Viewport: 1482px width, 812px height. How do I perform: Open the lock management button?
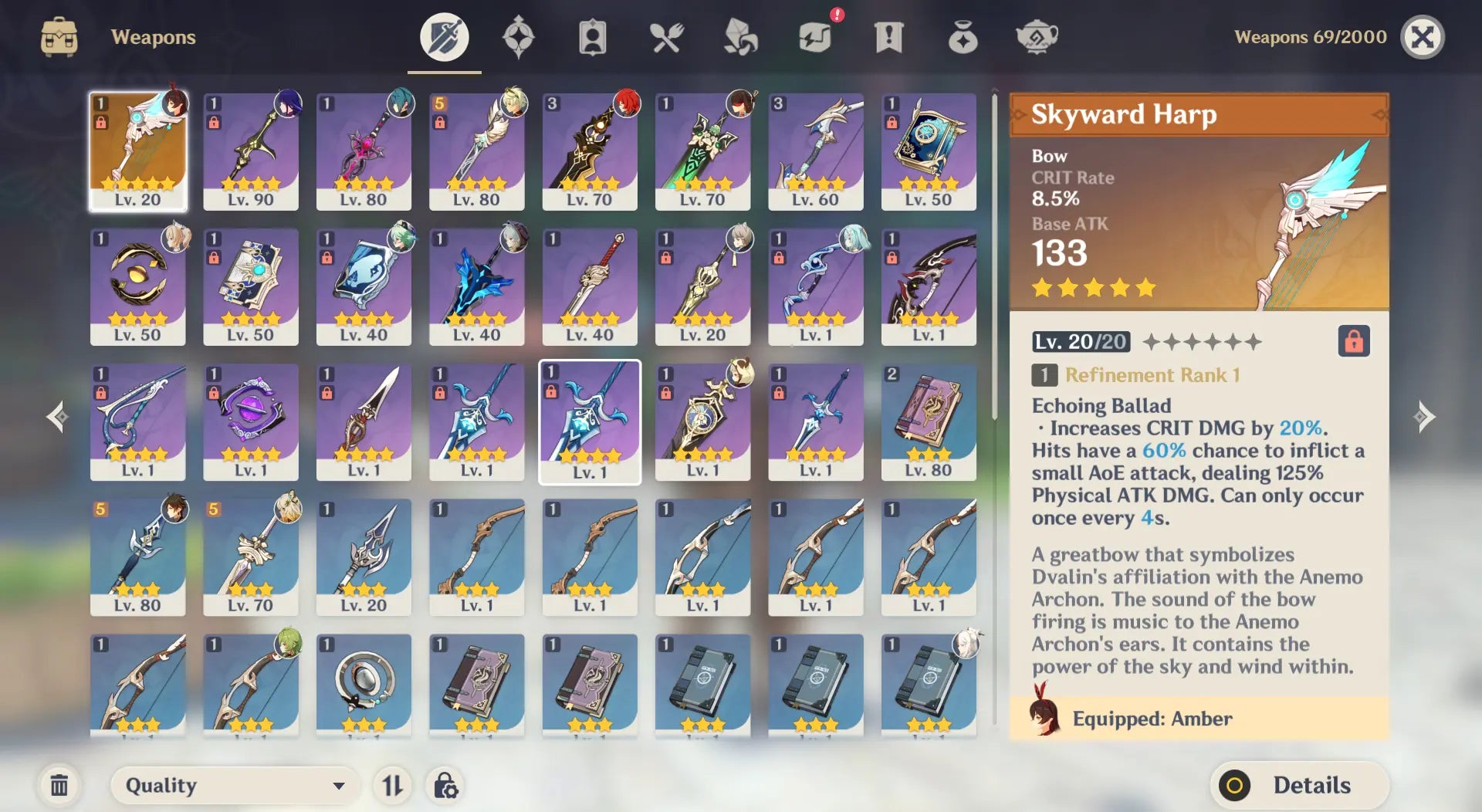click(445, 786)
